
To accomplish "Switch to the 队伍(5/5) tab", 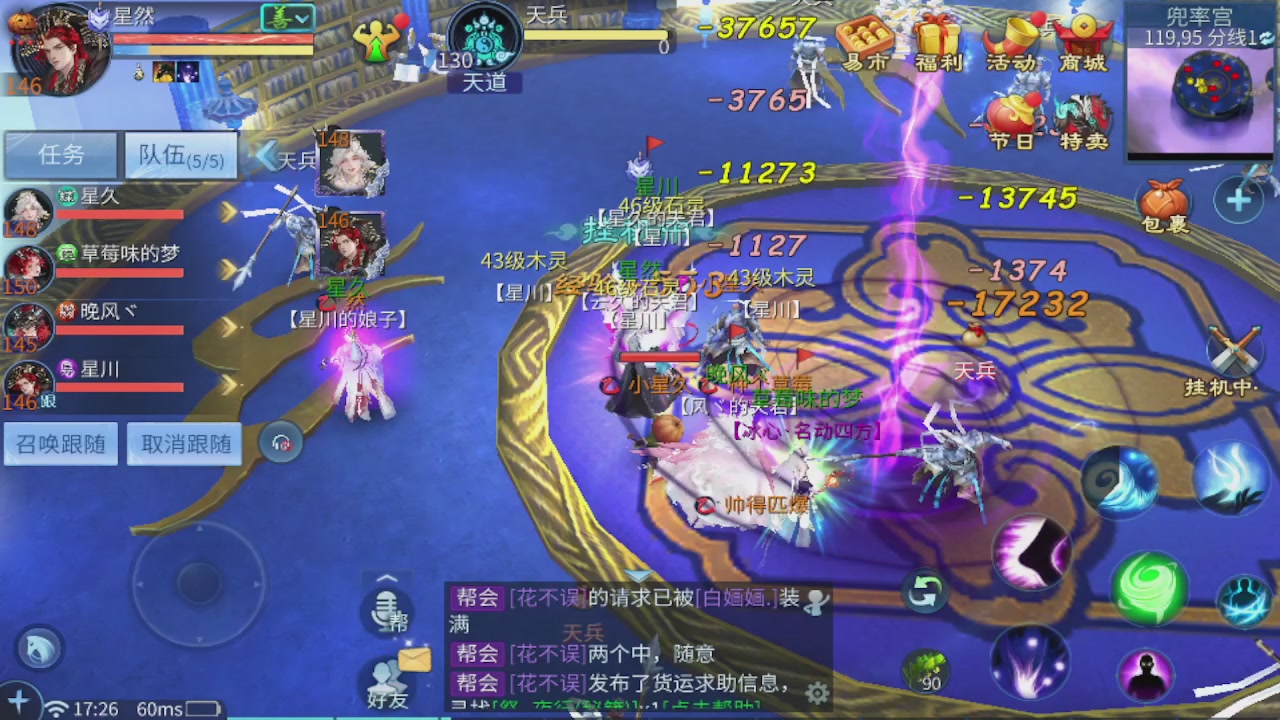I will click(x=180, y=155).
